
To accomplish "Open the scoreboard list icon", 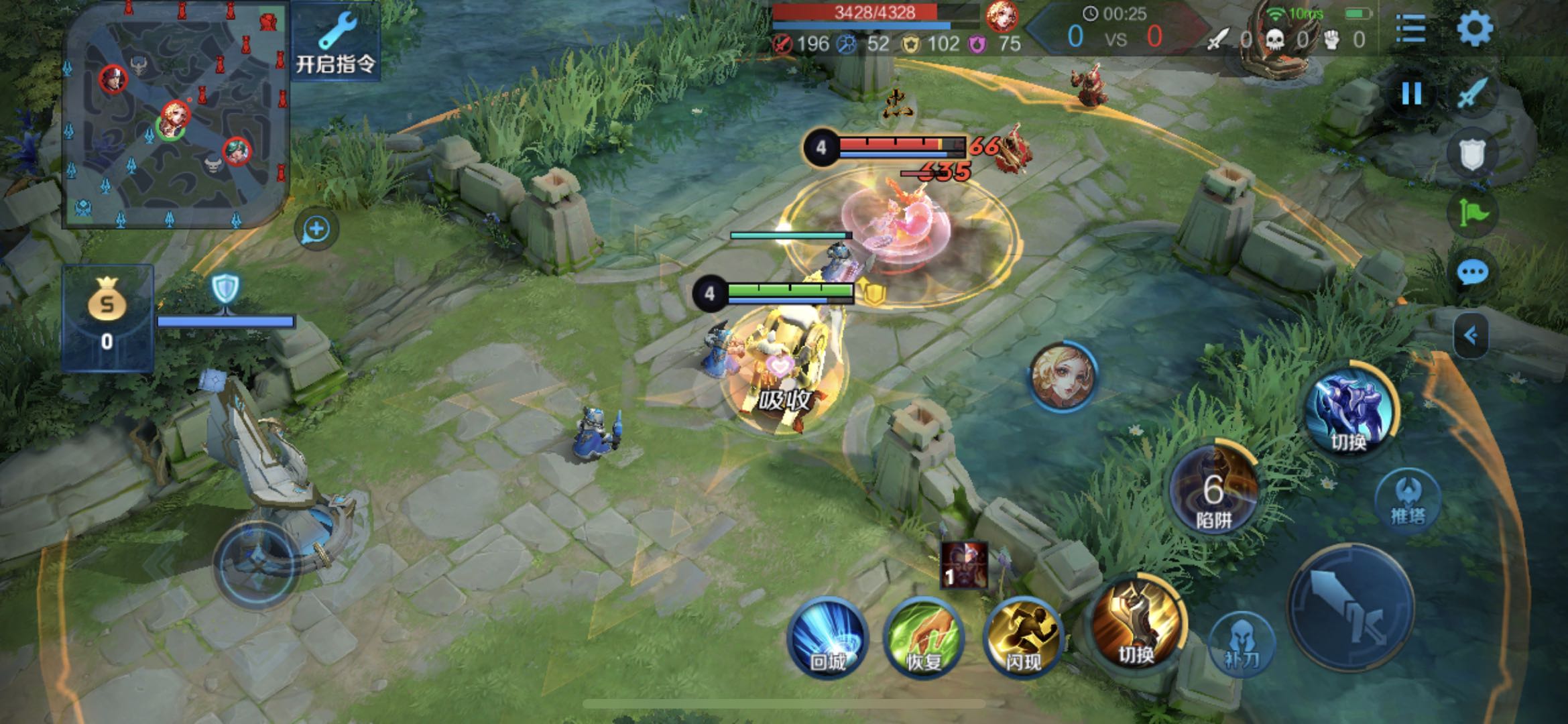I will pos(1410,28).
